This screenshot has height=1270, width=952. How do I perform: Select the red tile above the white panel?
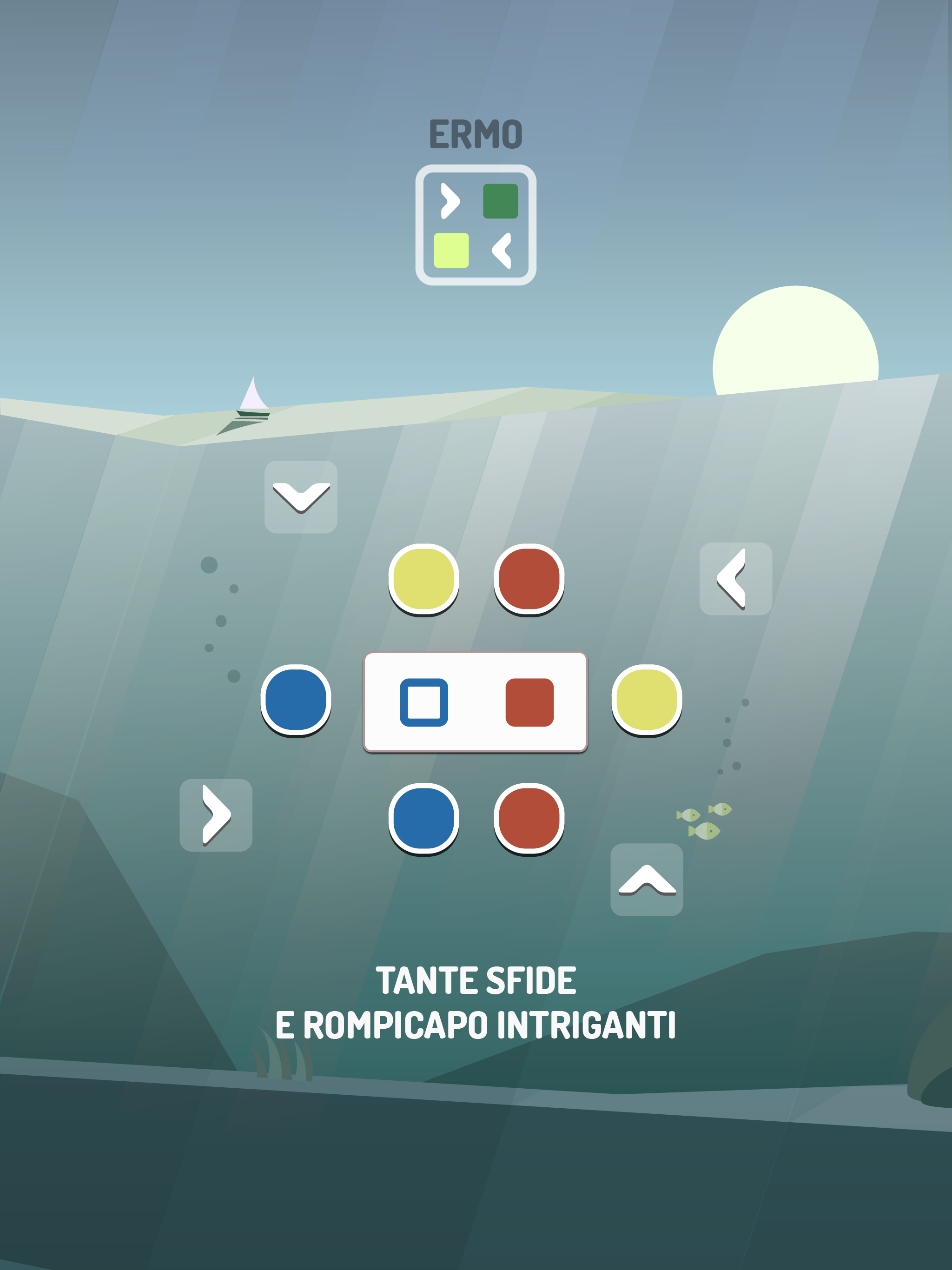(529, 579)
